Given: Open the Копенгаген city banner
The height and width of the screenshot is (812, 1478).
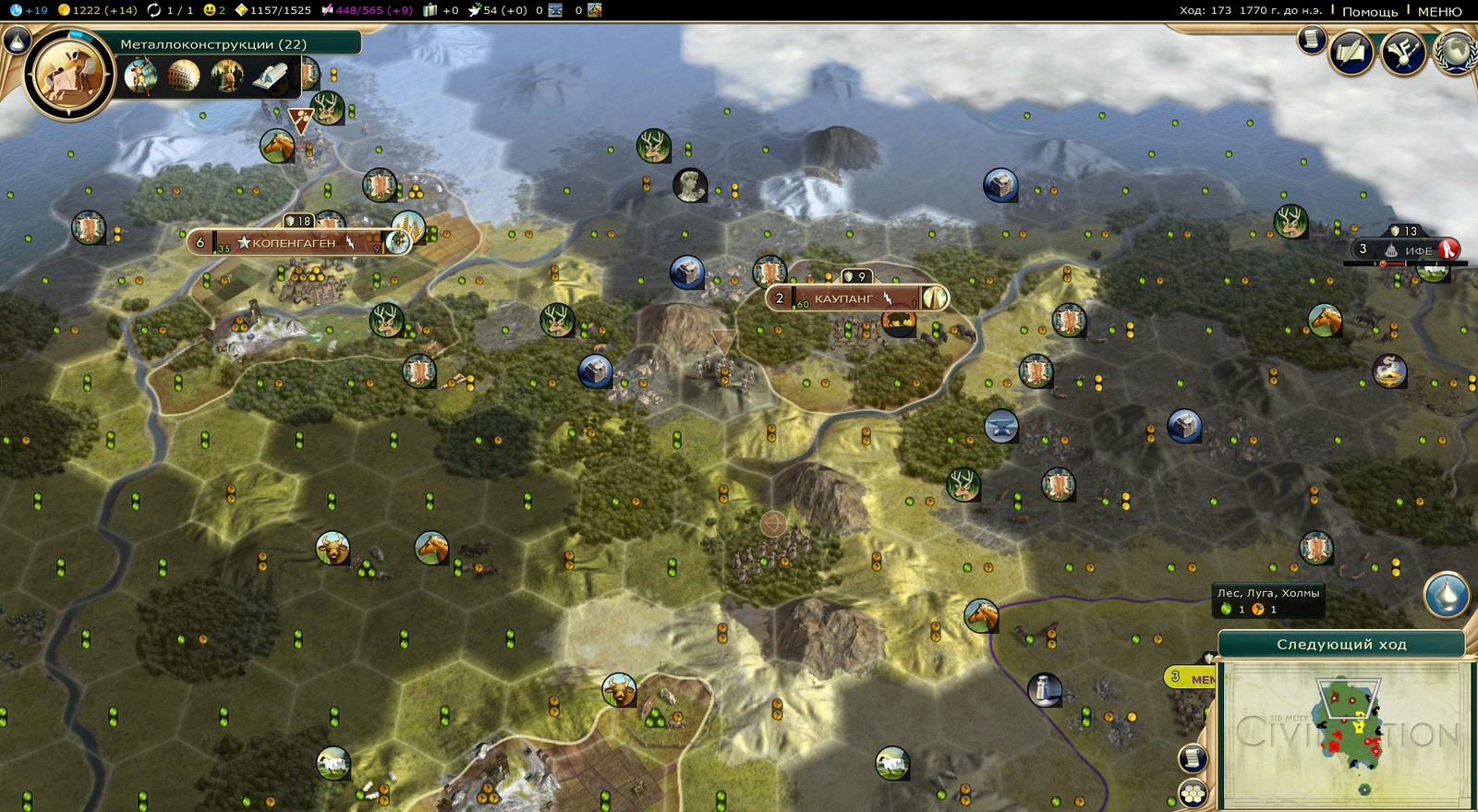Looking at the screenshot, I should click(294, 243).
